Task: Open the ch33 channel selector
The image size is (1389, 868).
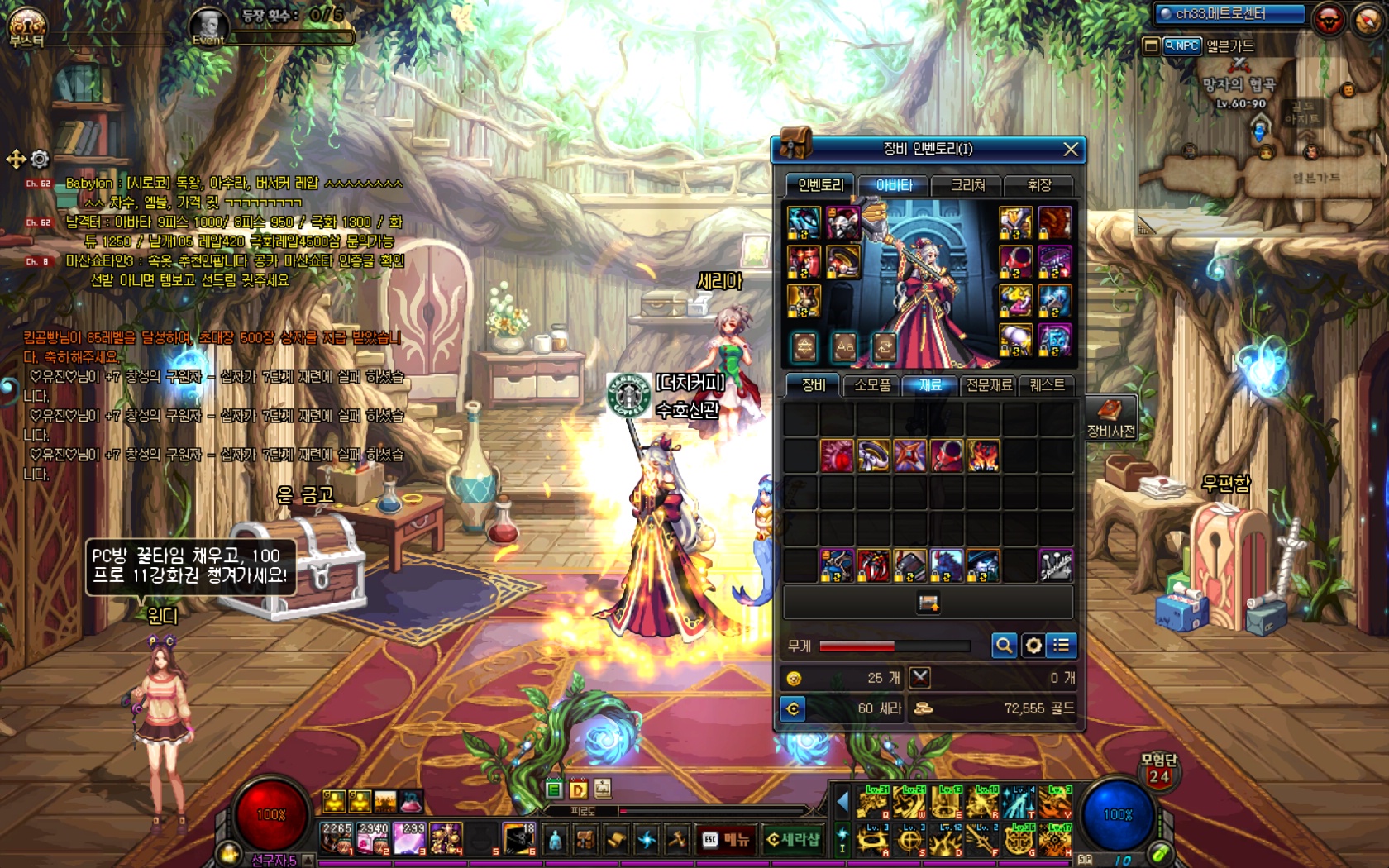Action: tap(1229, 14)
